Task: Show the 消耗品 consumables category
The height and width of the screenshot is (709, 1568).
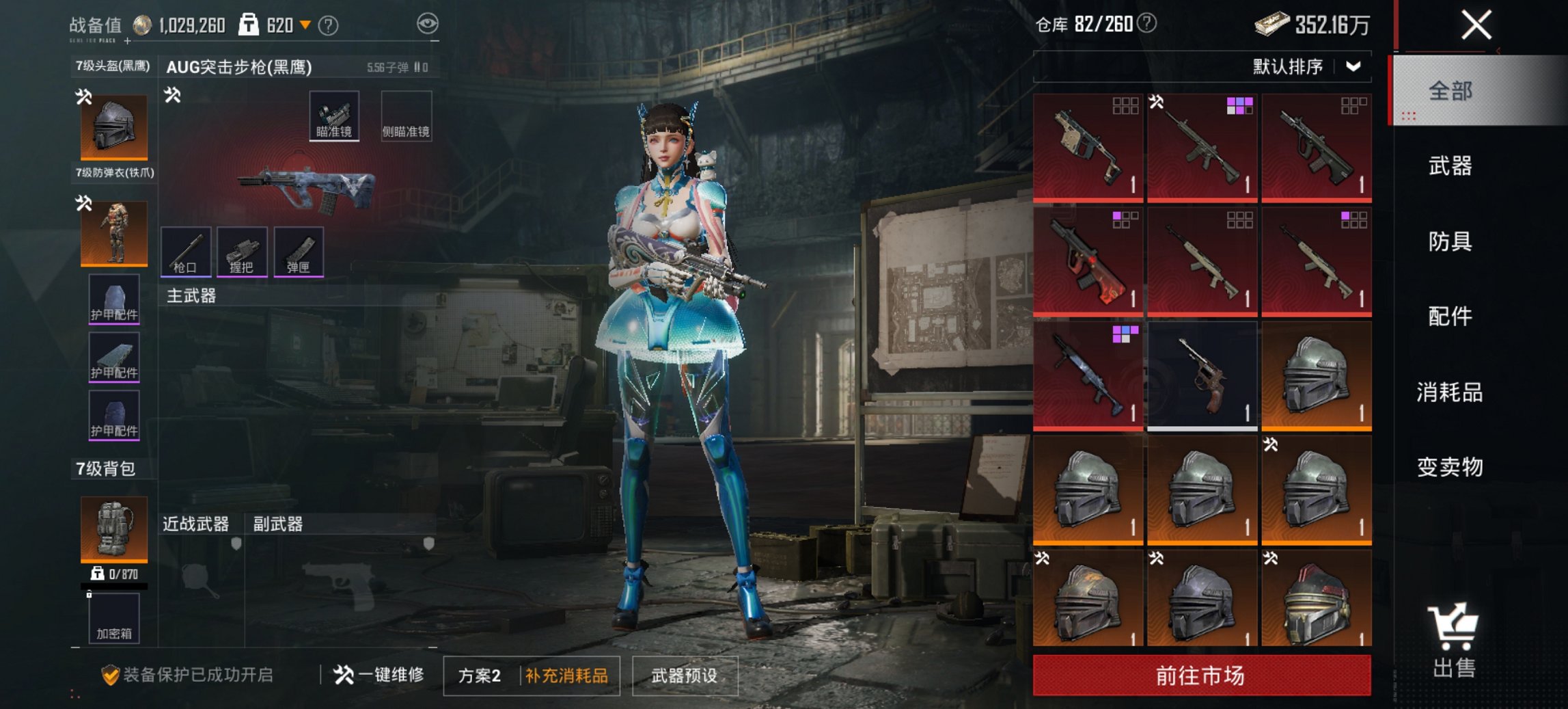Action: pos(1450,392)
